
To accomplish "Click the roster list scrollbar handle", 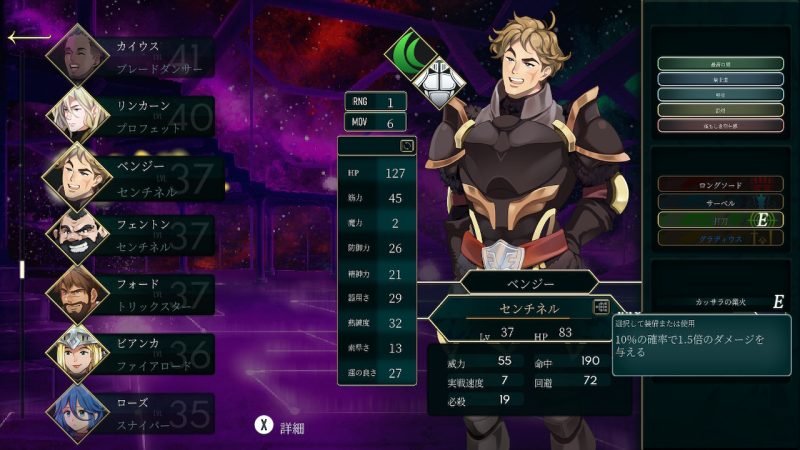I will click(x=22, y=270).
